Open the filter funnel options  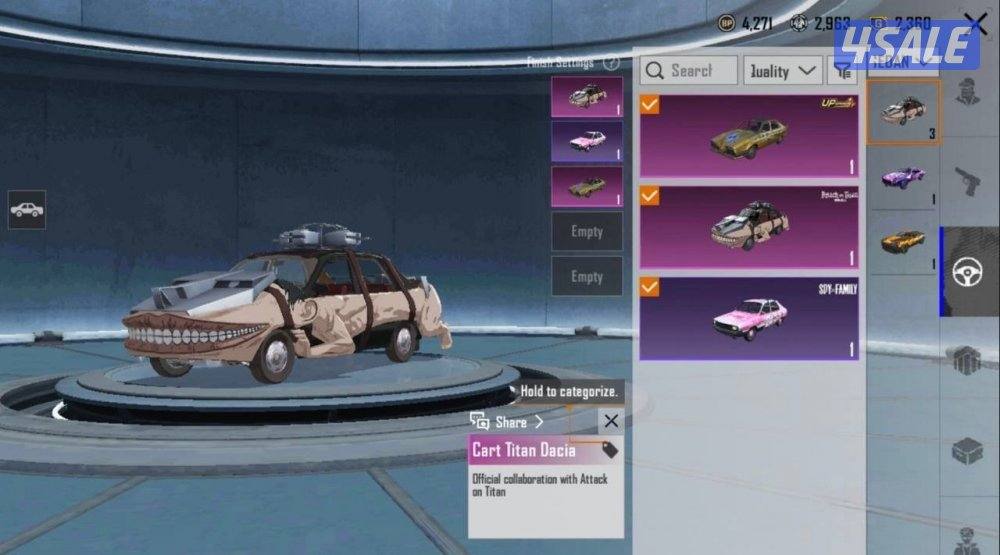[x=844, y=70]
